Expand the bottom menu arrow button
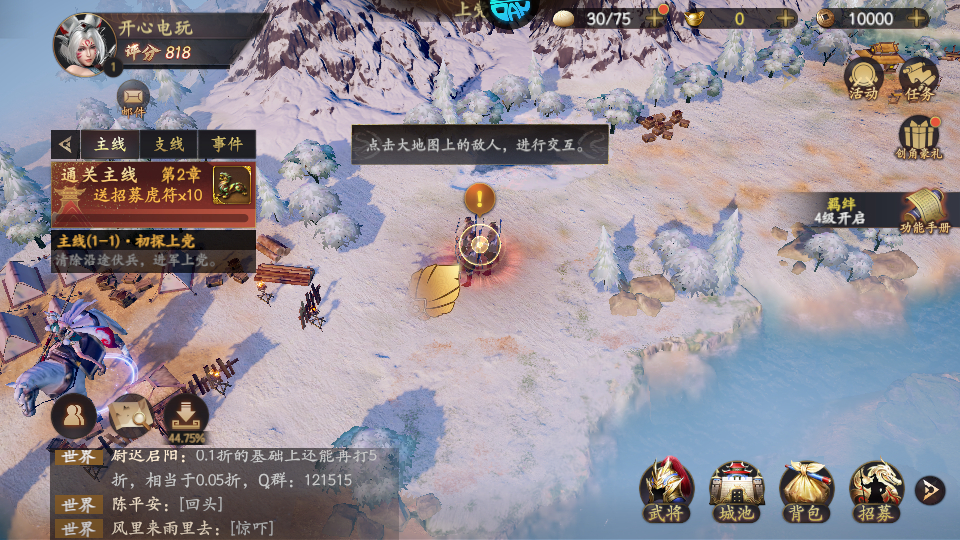 pos(929,490)
